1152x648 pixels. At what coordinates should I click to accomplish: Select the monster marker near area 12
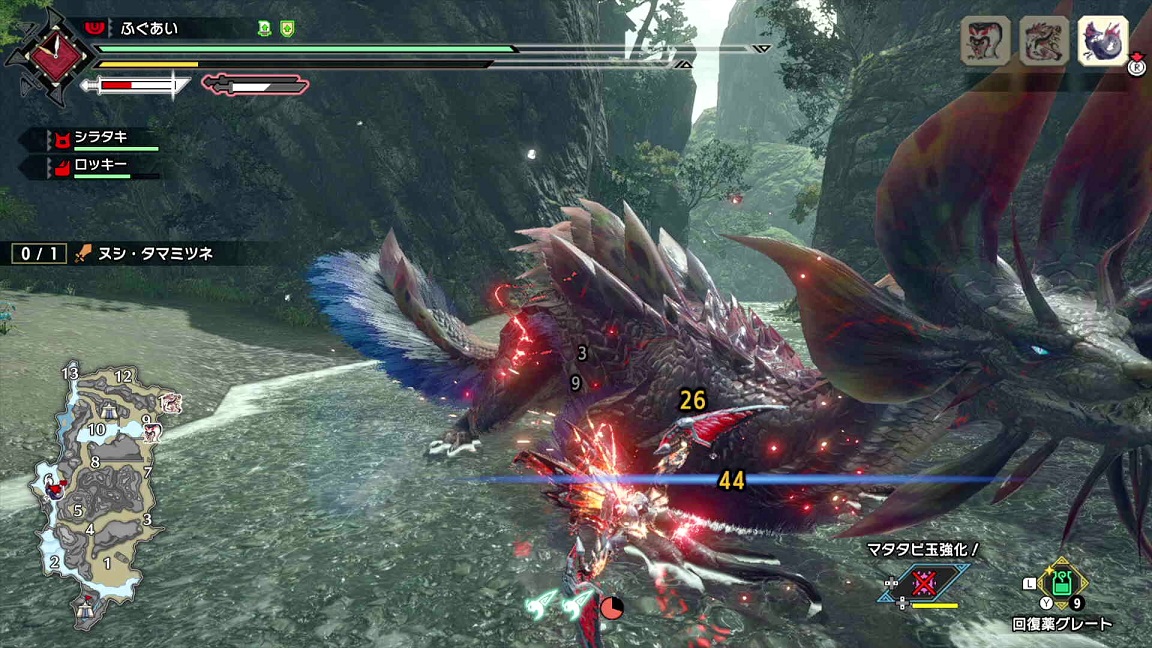coord(170,401)
